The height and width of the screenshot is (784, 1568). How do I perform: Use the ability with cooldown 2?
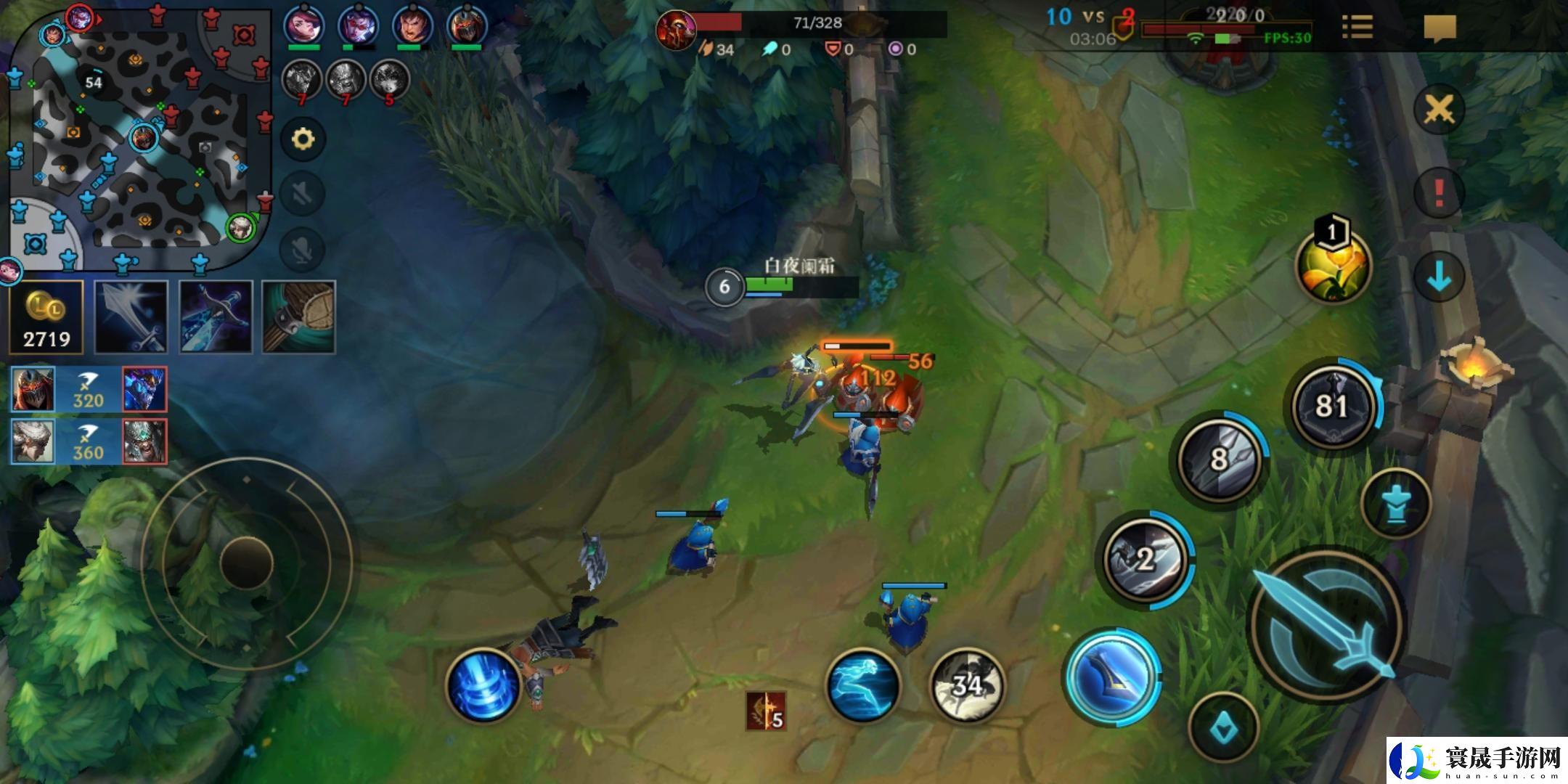[x=1146, y=559]
